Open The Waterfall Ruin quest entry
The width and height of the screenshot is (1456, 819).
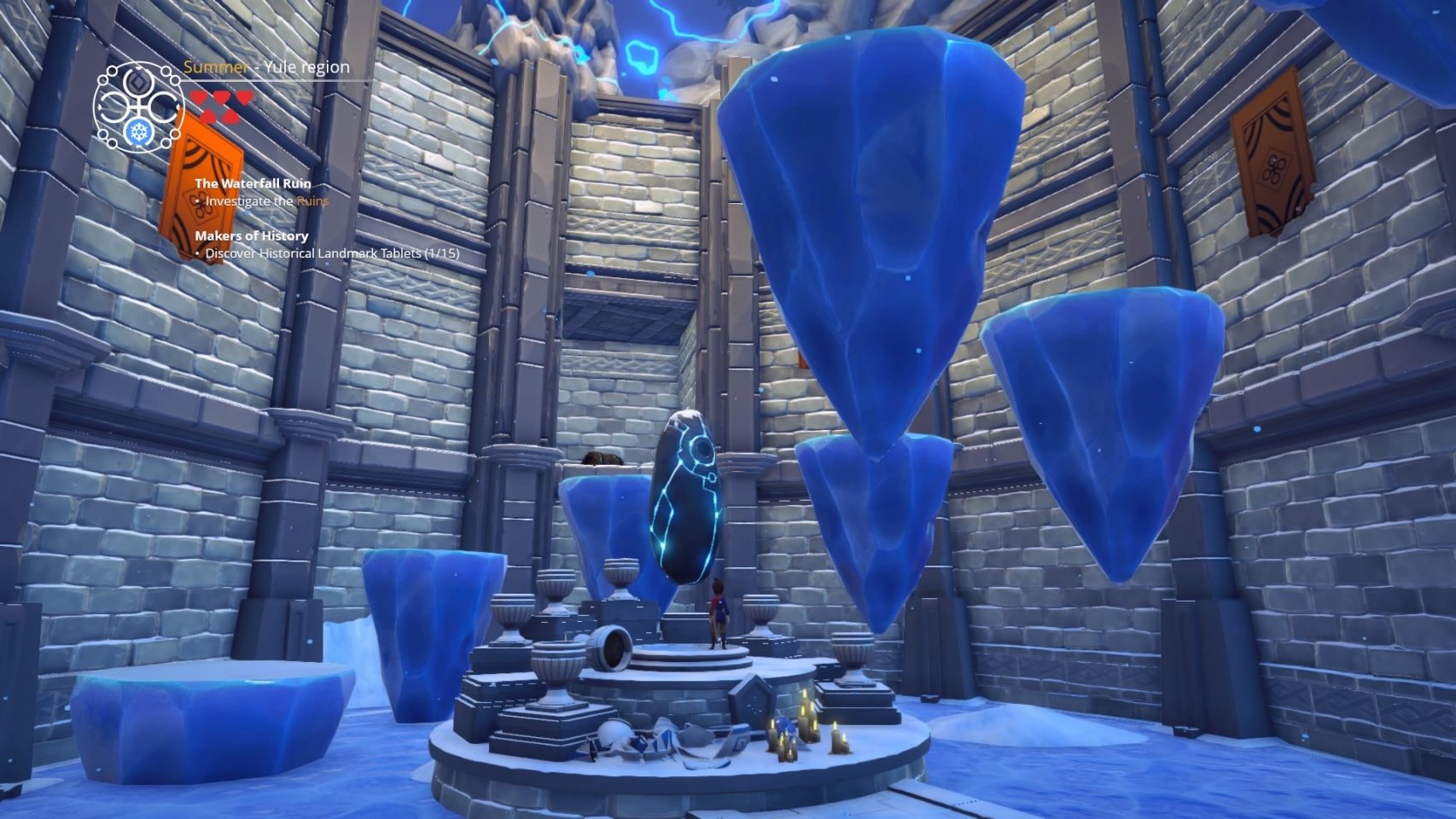point(253,183)
